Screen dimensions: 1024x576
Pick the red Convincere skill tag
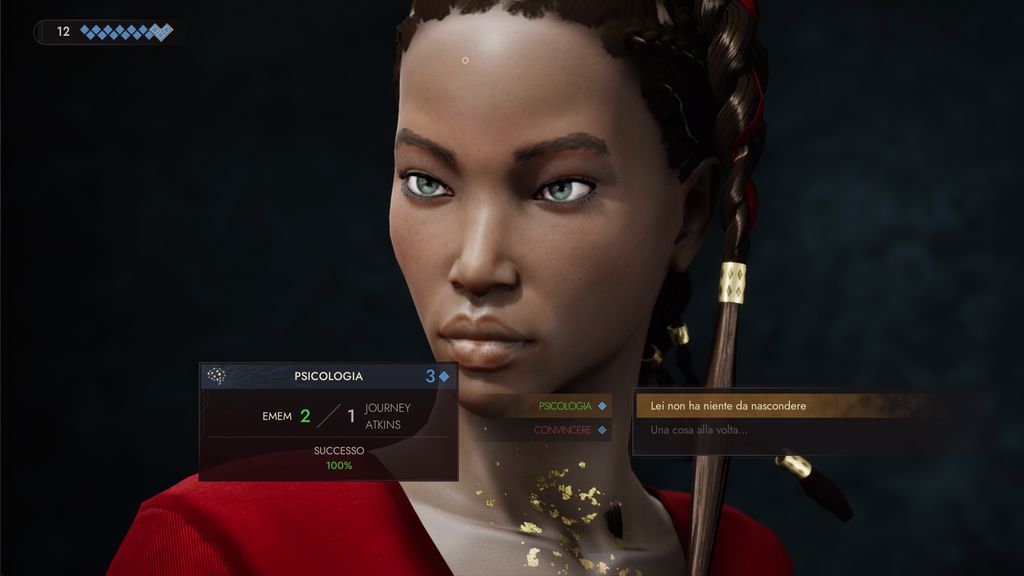[562, 430]
